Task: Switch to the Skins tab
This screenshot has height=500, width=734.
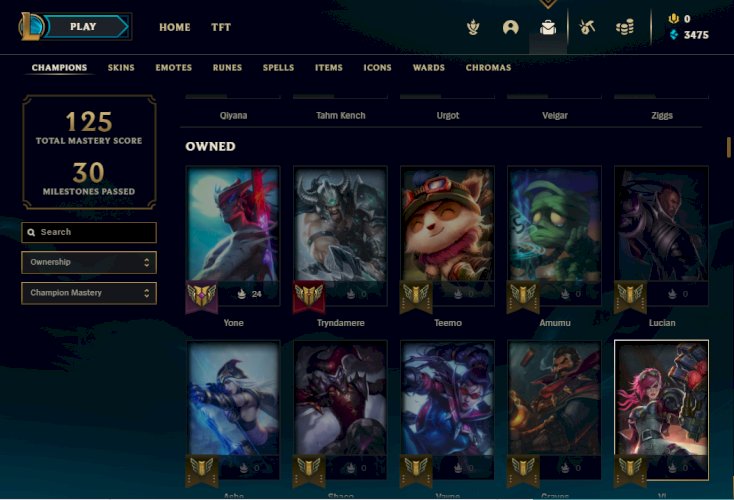Action: [121, 68]
